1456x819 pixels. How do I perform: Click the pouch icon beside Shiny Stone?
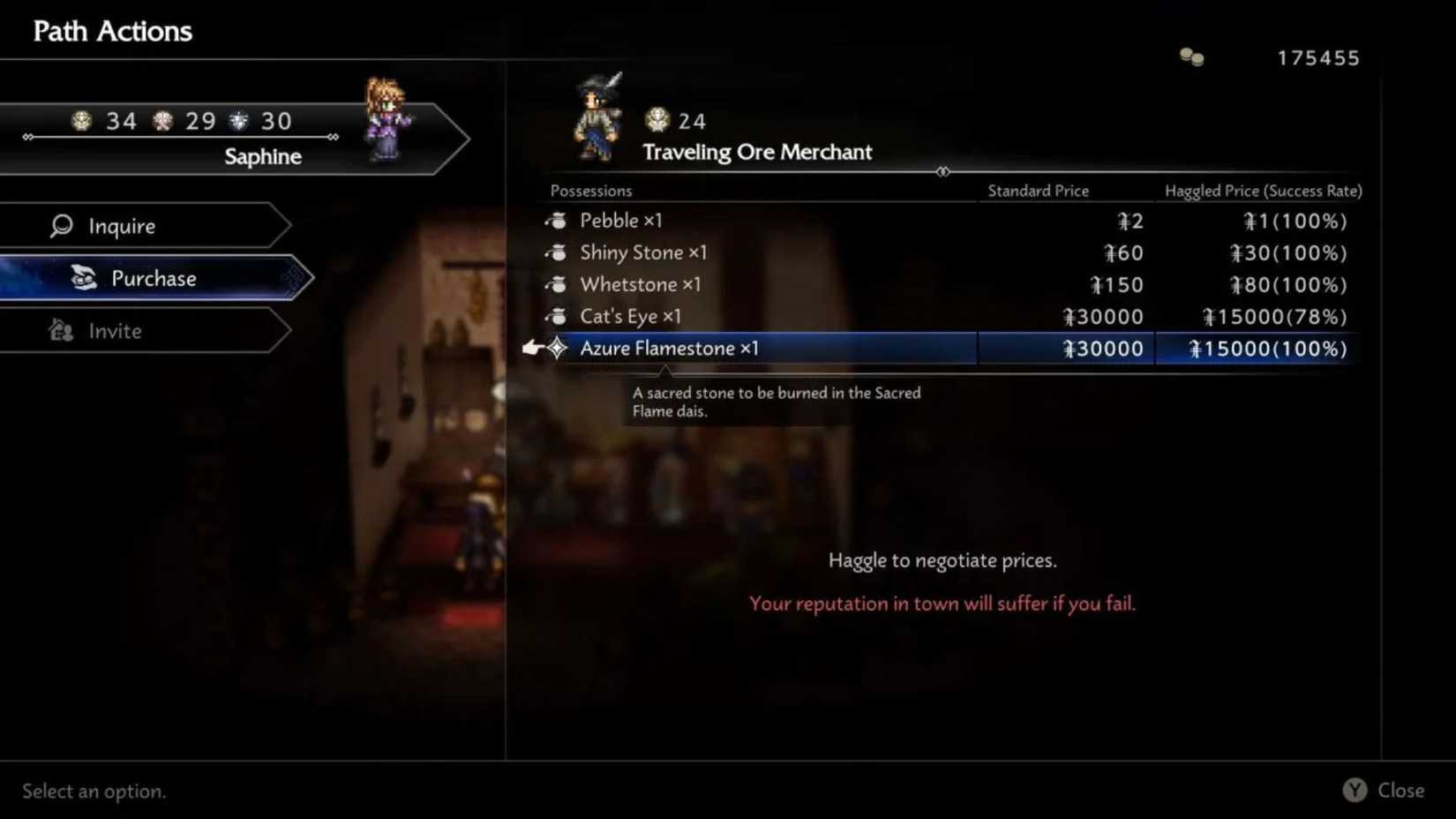point(556,252)
